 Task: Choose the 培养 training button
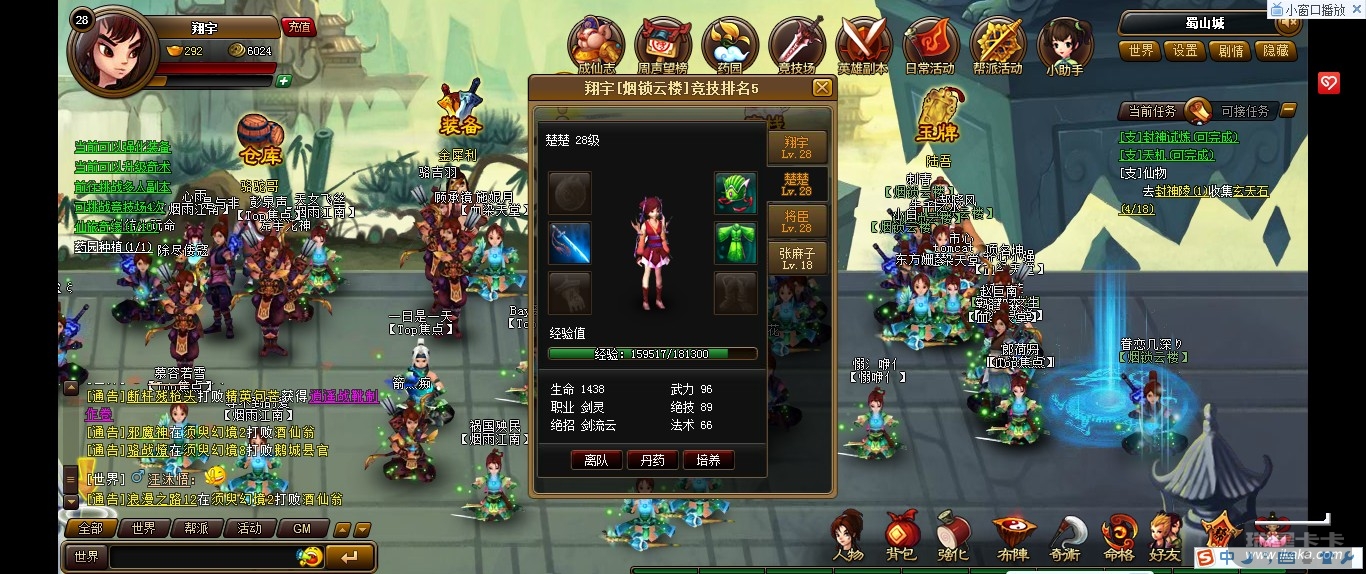pyautogui.click(x=708, y=460)
